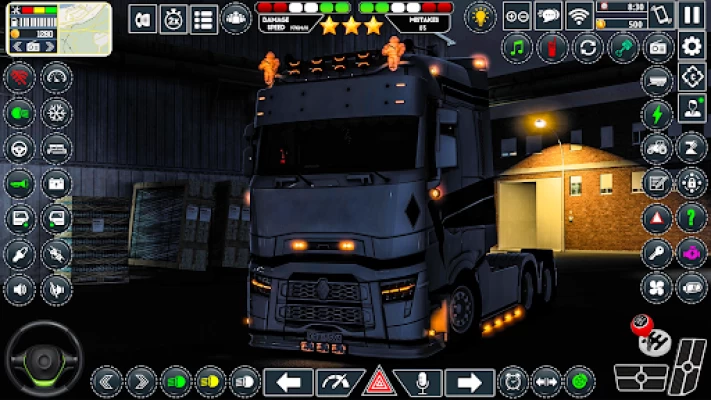Open the camera view button

click(657, 47)
